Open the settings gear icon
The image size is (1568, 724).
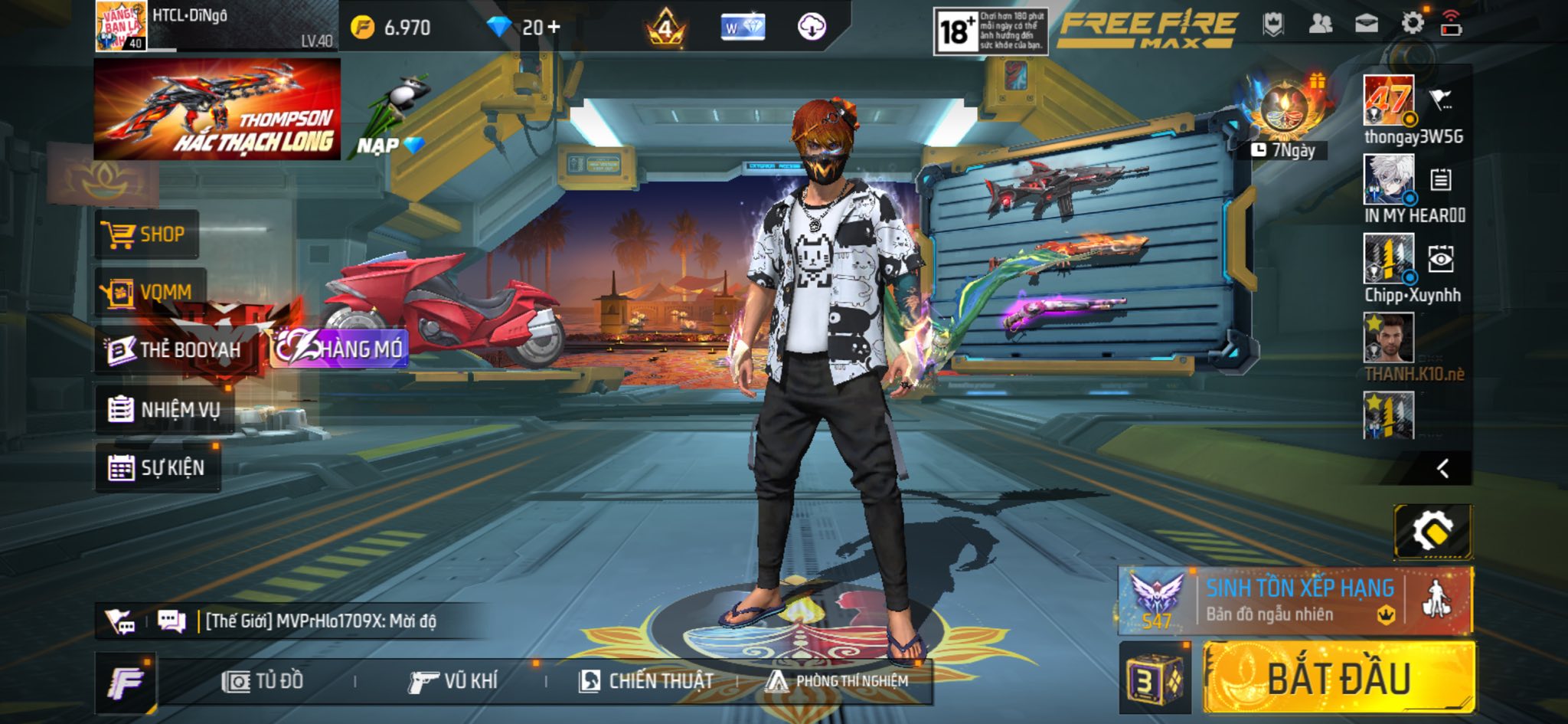coord(1412,23)
